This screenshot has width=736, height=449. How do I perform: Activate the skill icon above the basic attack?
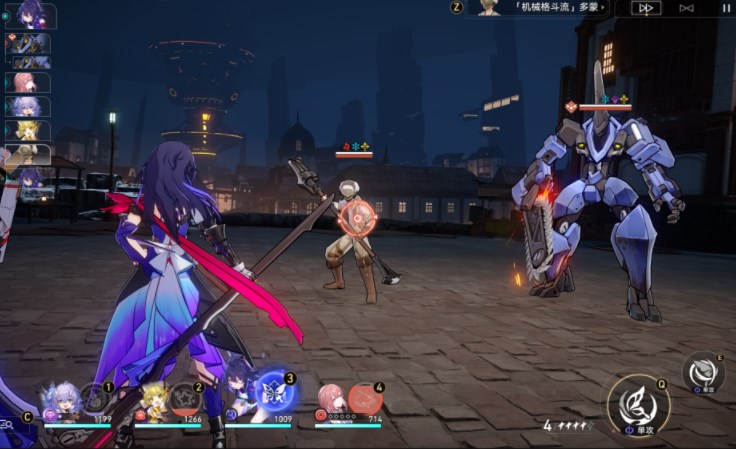tap(703, 372)
